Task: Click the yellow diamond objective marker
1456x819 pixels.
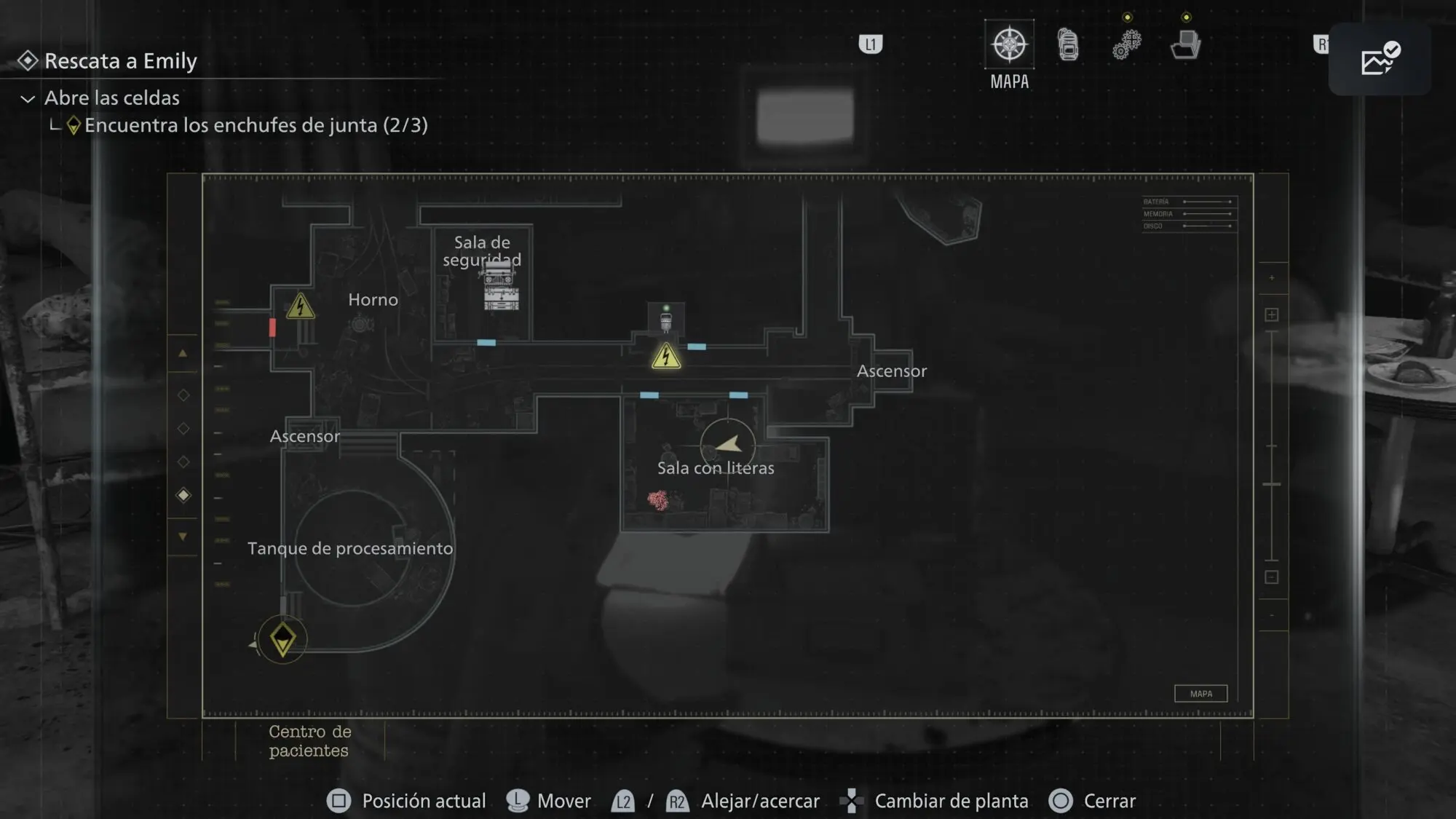Action: pyautogui.click(x=282, y=639)
